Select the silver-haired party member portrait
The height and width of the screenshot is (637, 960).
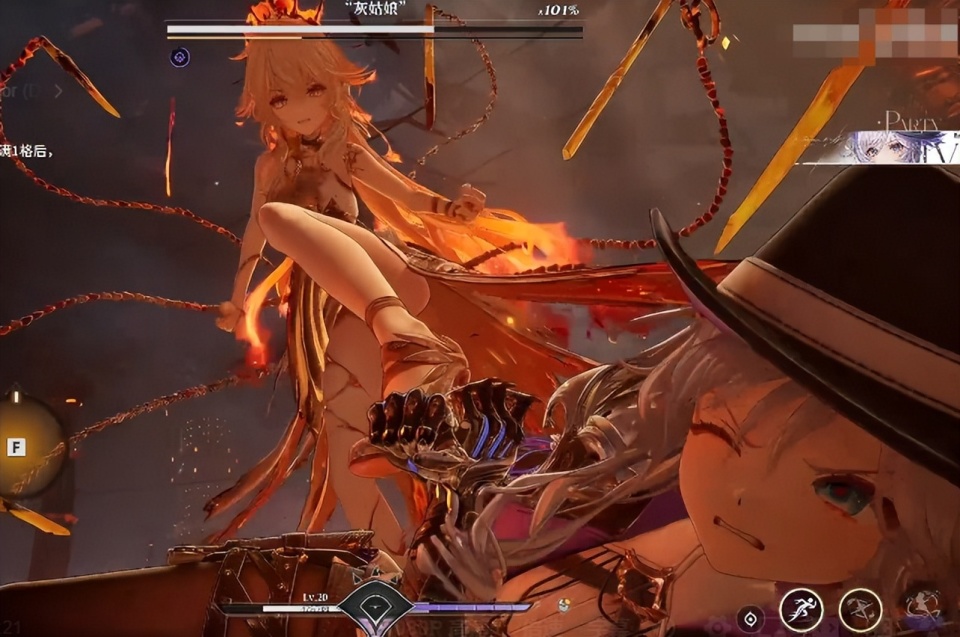880,147
